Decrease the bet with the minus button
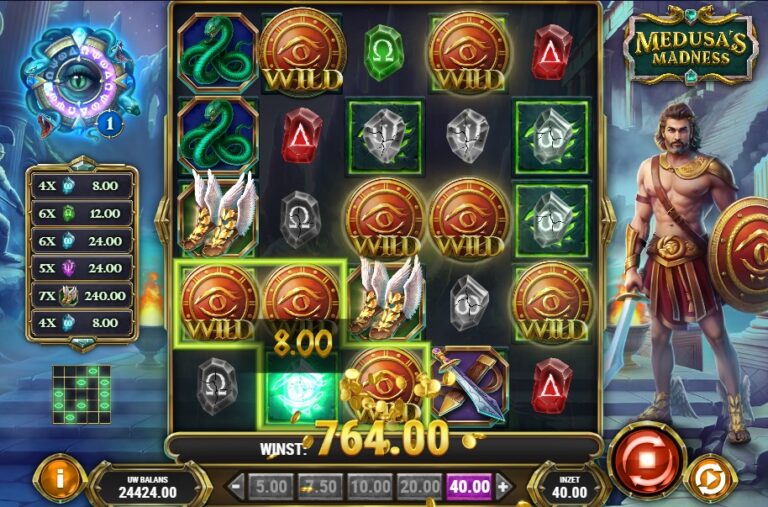The height and width of the screenshot is (507, 768). tap(236, 487)
